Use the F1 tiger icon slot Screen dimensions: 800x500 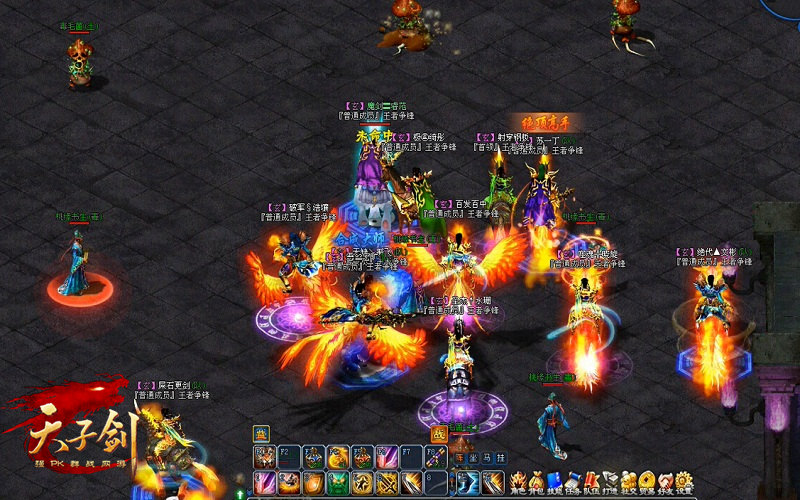coord(264,457)
